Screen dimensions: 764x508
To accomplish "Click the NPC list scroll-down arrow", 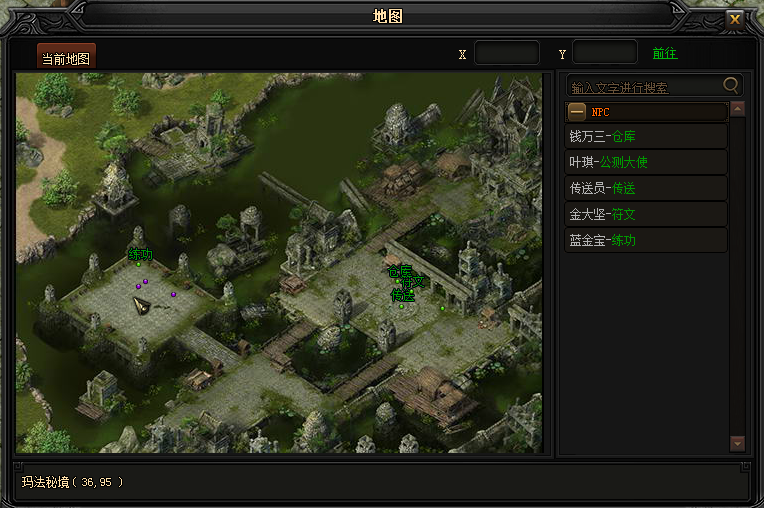I will 738,442.
